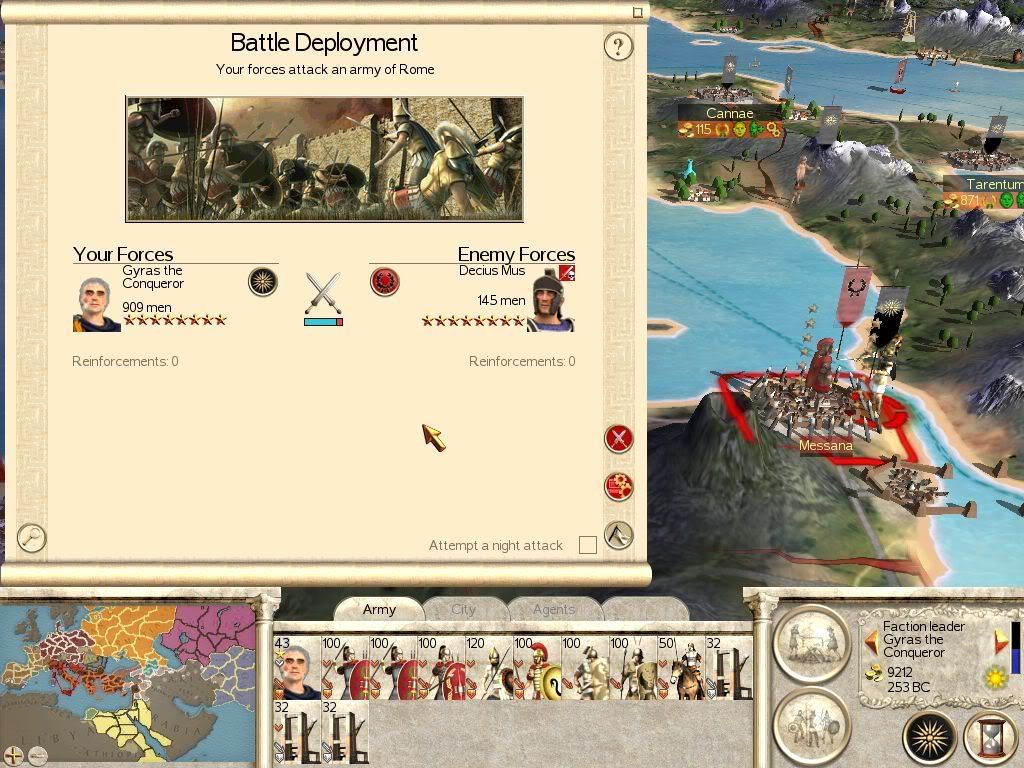Choose the cavalry unit card with 50 men
The height and width of the screenshot is (768, 1024).
pos(680,668)
